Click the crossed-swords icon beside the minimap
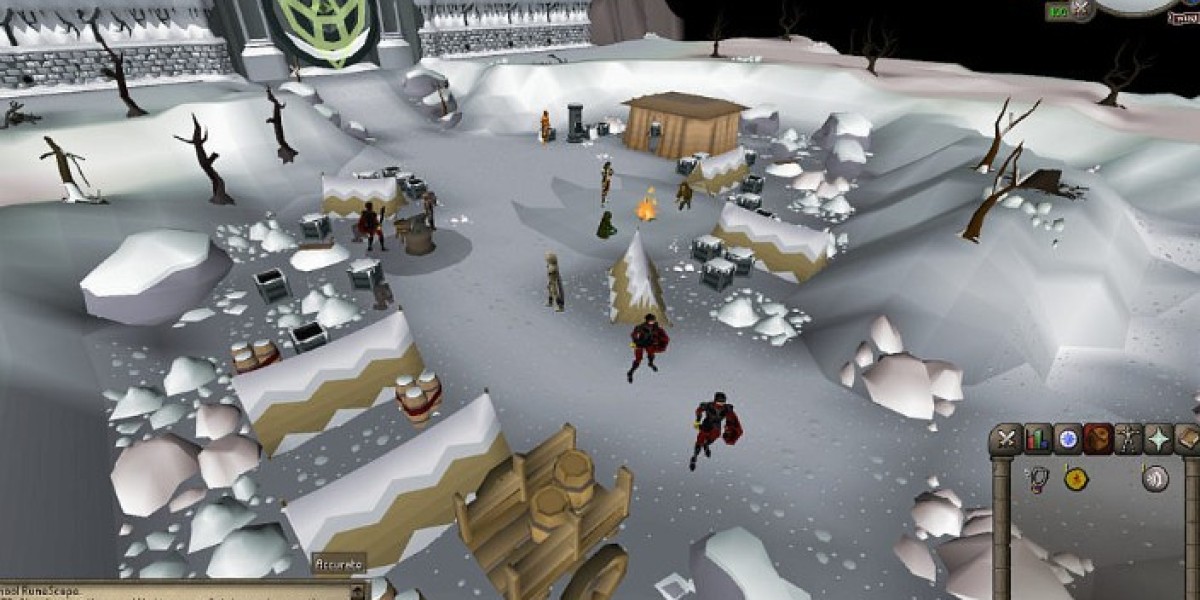The width and height of the screenshot is (1200, 600). 1079,9
